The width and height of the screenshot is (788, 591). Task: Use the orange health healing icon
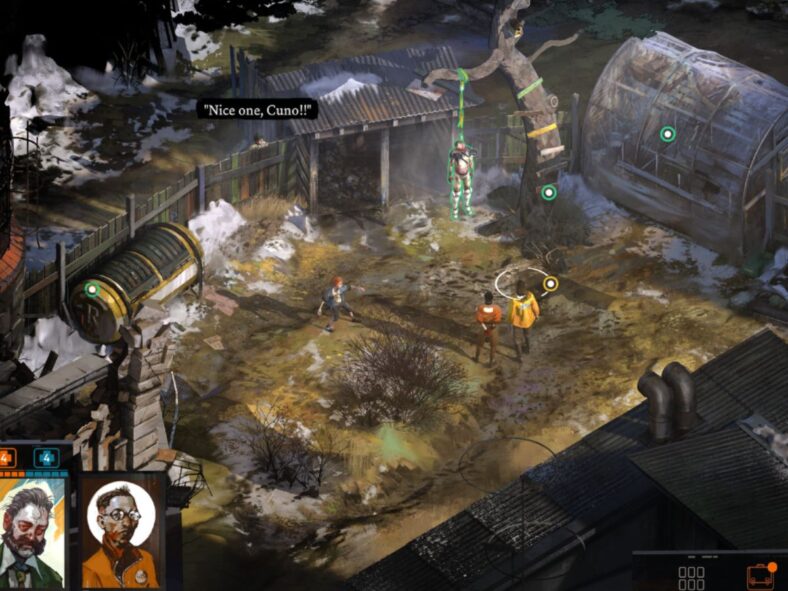(7, 458)
